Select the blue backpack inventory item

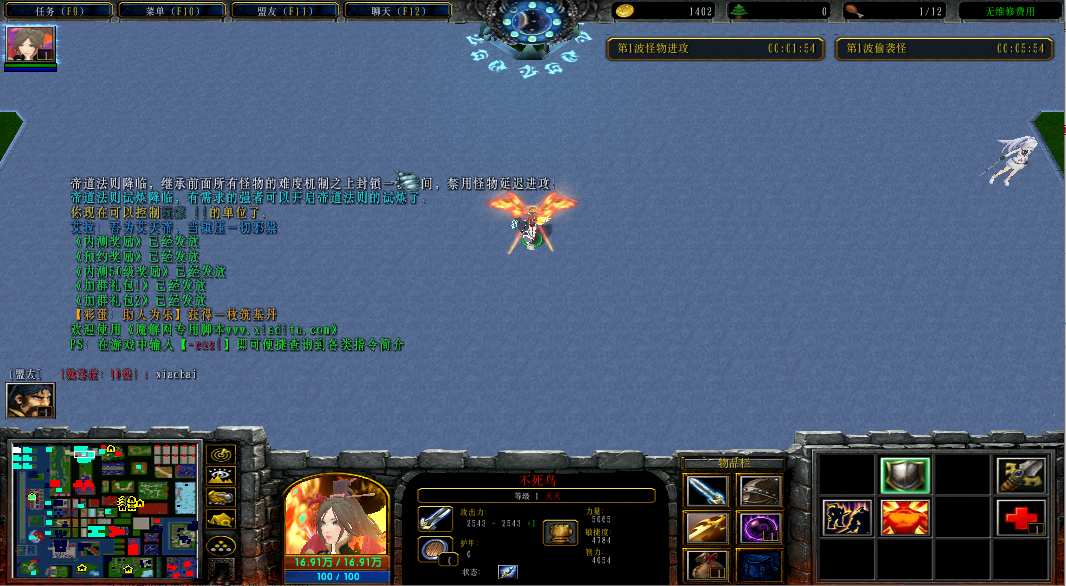point(759,564)
